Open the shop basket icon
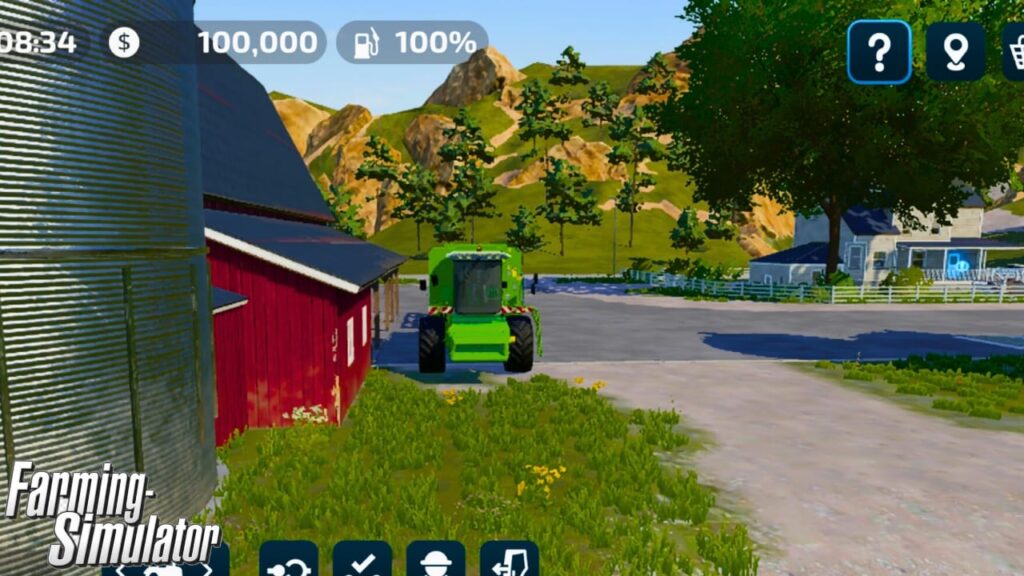This screenshot has width=1024, height=576. pos(1014,52)
